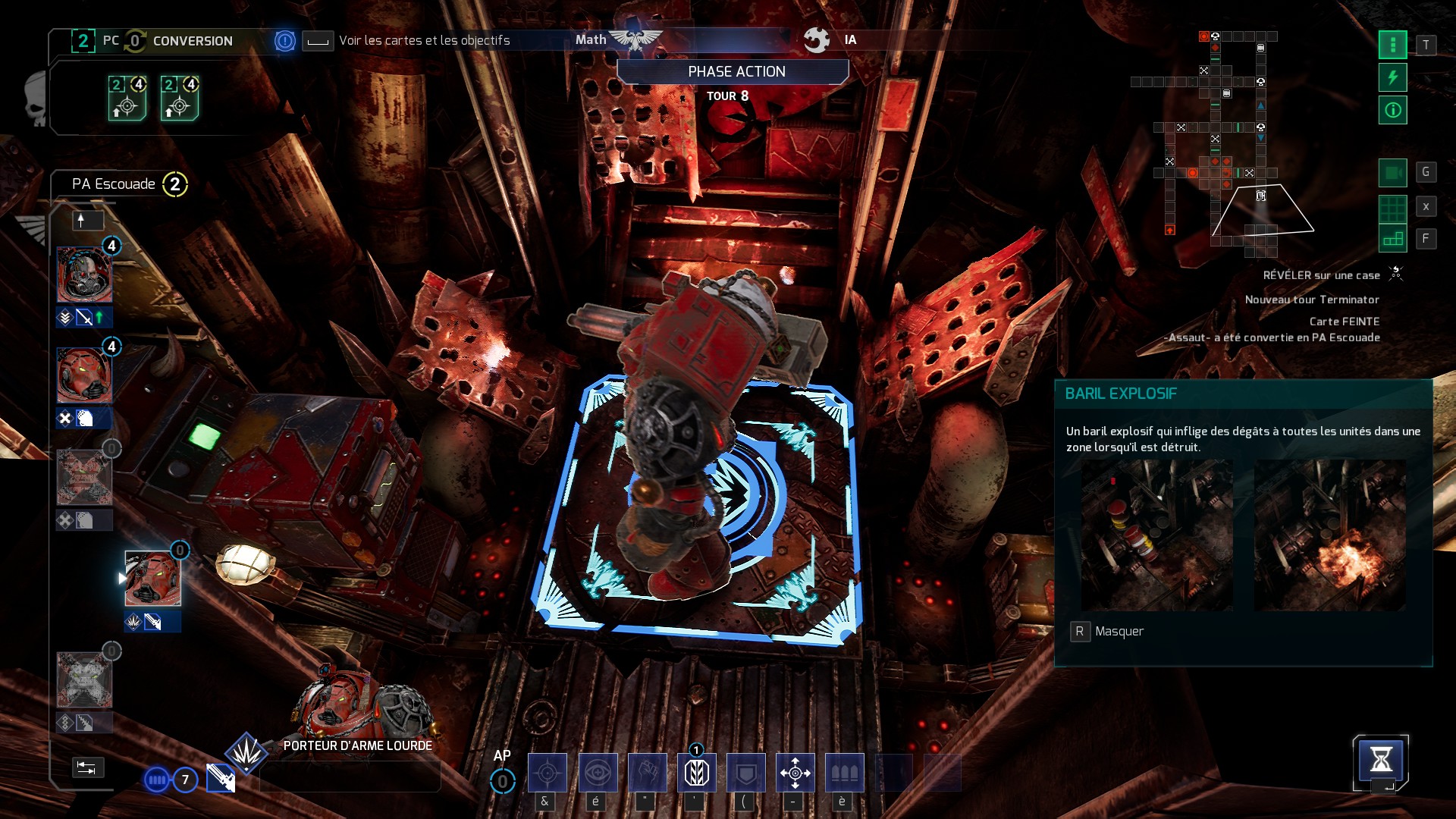Select the three-bullets reload action
Viewport: 1456px width, 819px height.
(844, 773)
